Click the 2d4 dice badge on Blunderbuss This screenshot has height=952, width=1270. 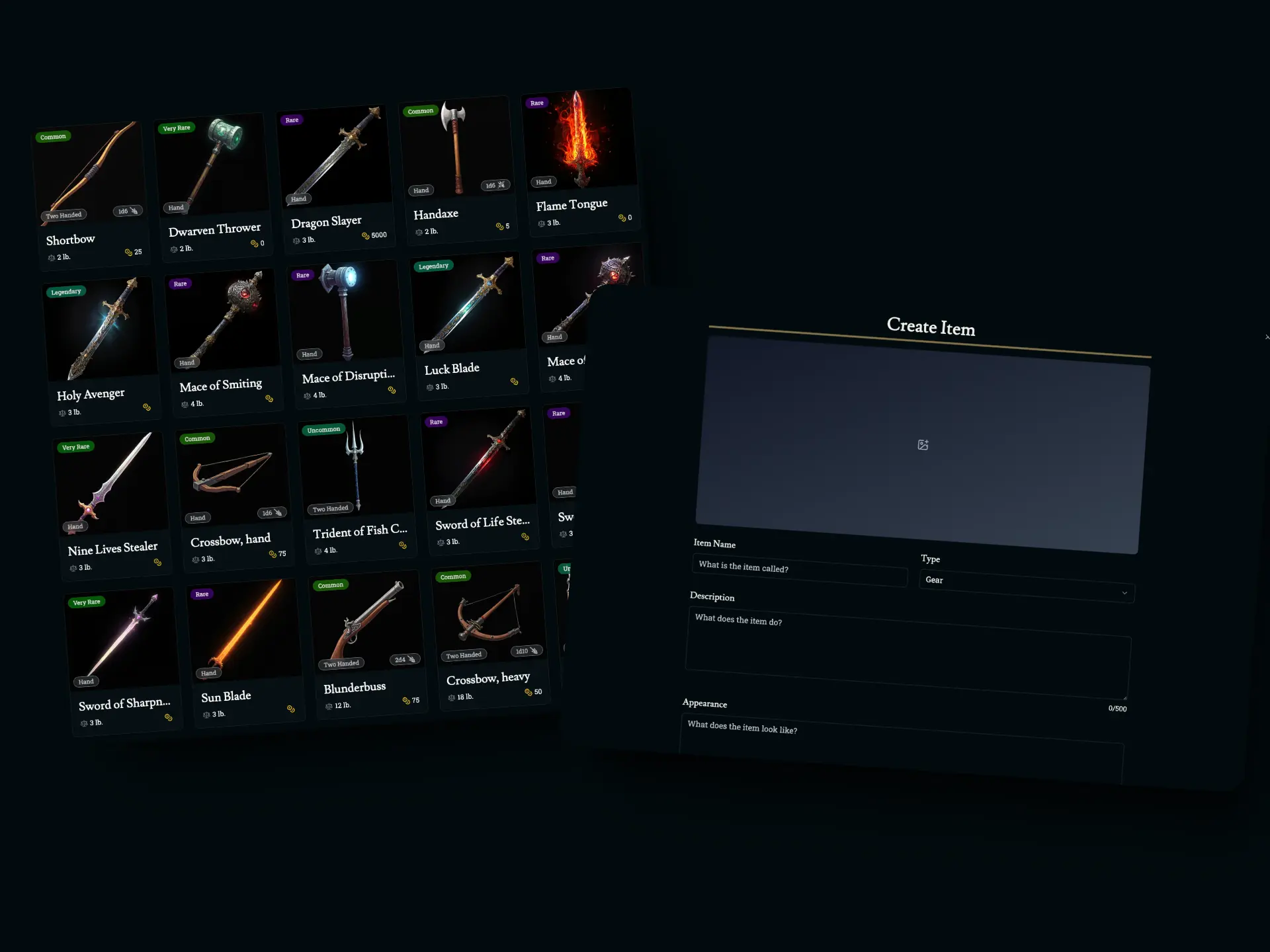[403, 659]
